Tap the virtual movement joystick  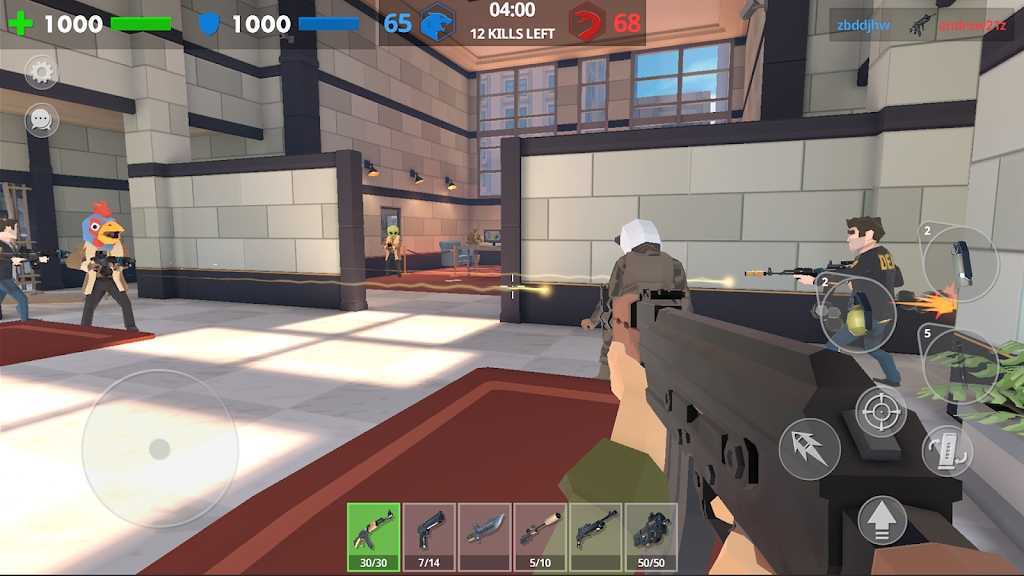160,449
